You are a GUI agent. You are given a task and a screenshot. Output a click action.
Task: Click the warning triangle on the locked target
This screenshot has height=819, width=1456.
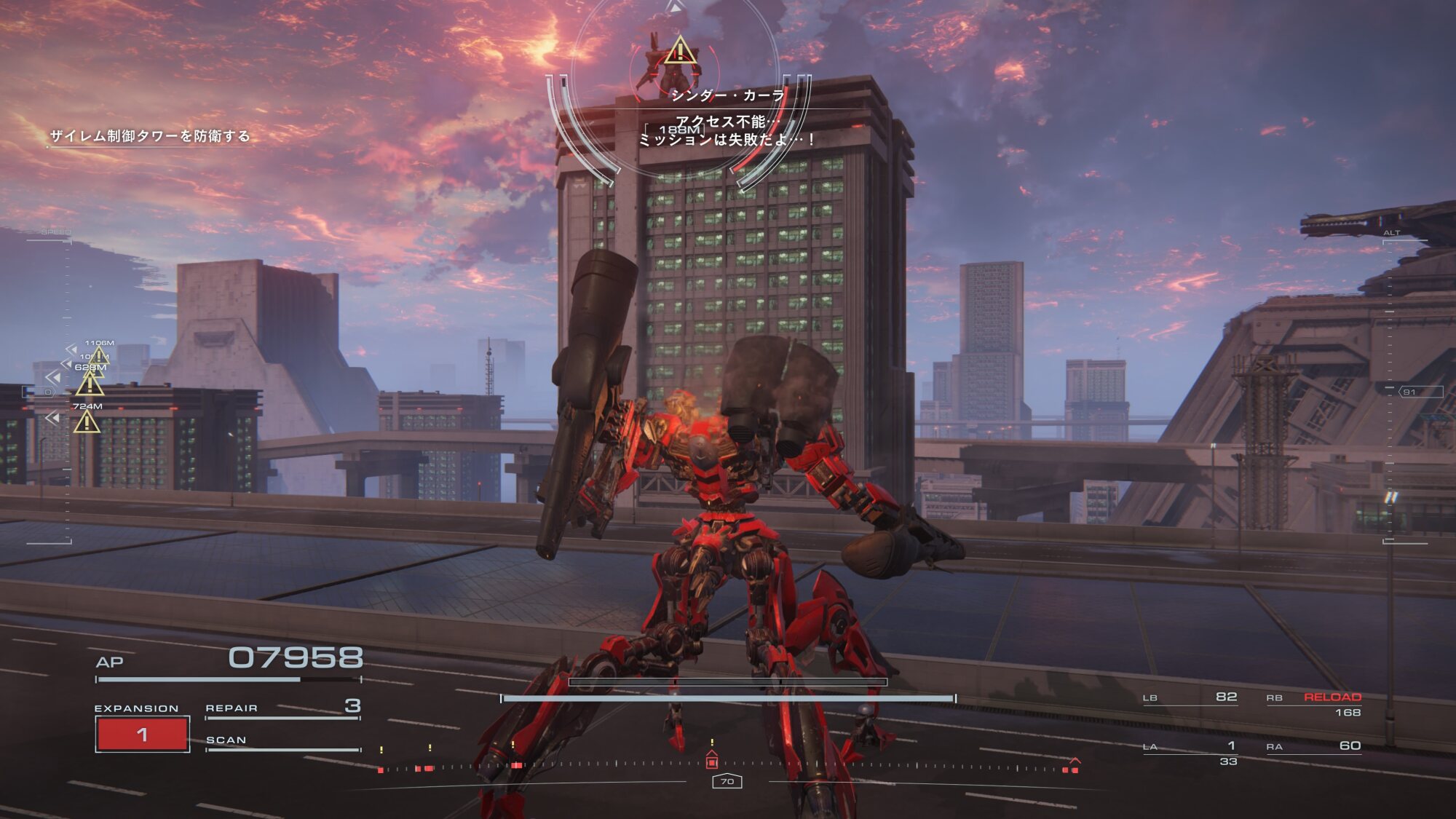[680, 51]
